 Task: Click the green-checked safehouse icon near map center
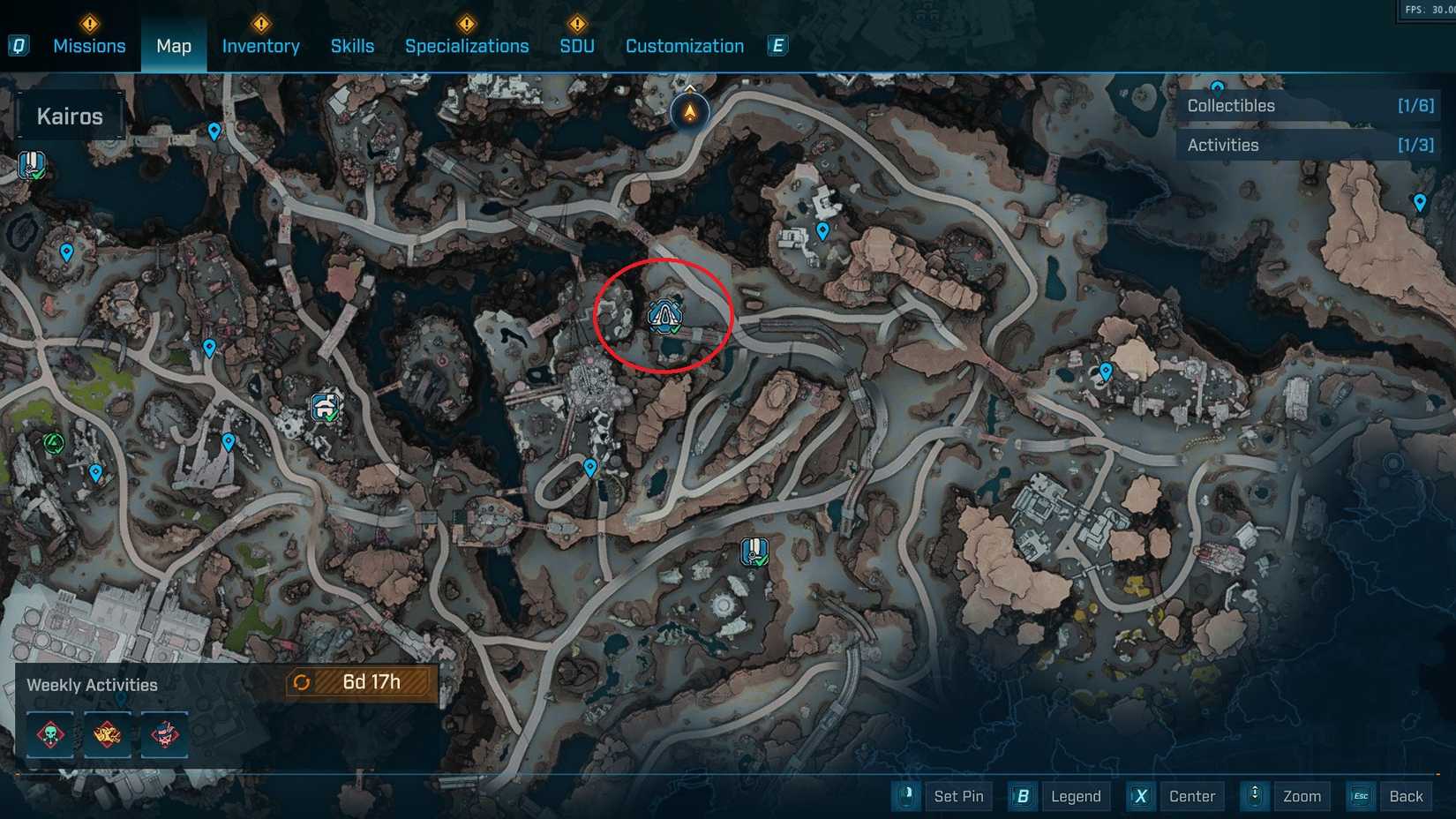754,550
